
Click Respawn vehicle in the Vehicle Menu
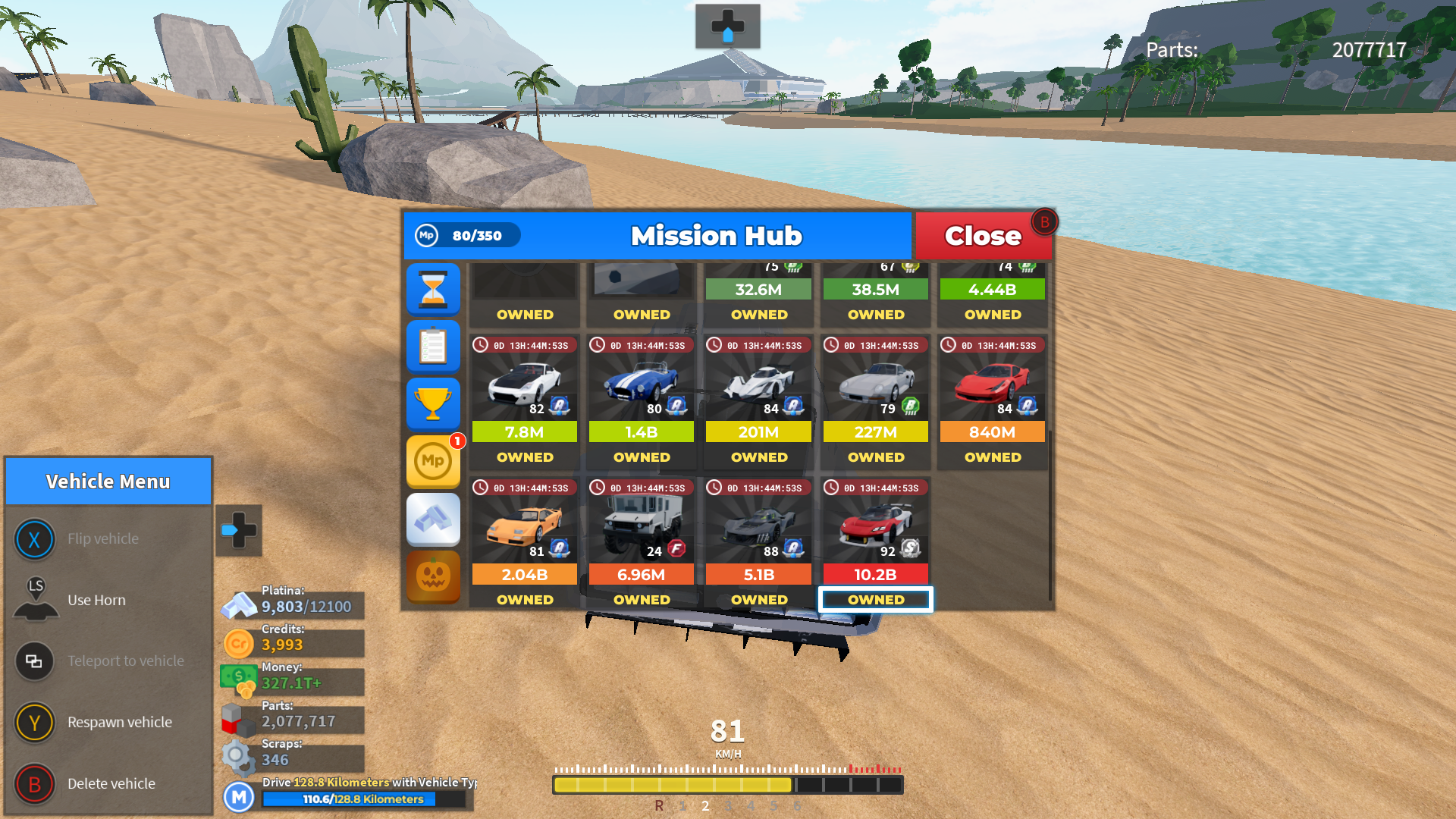pyautogui.click(x=119, y=722)
